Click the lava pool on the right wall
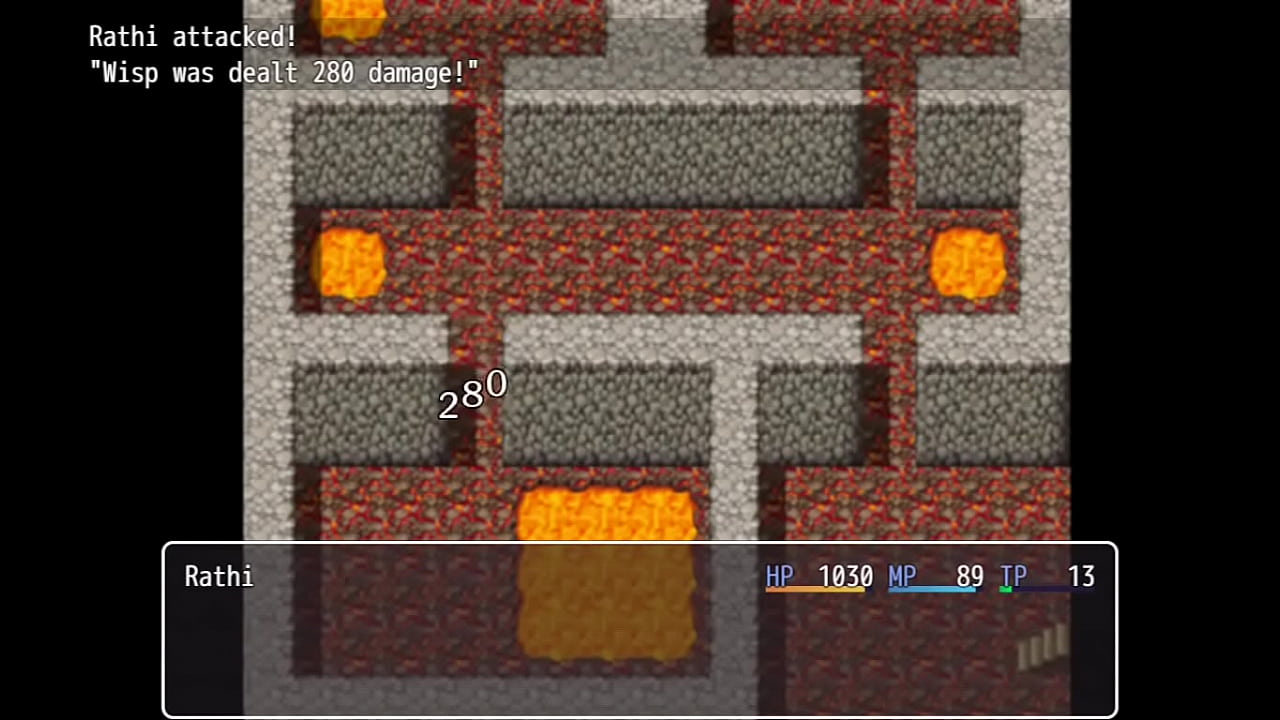 point(968,262)
